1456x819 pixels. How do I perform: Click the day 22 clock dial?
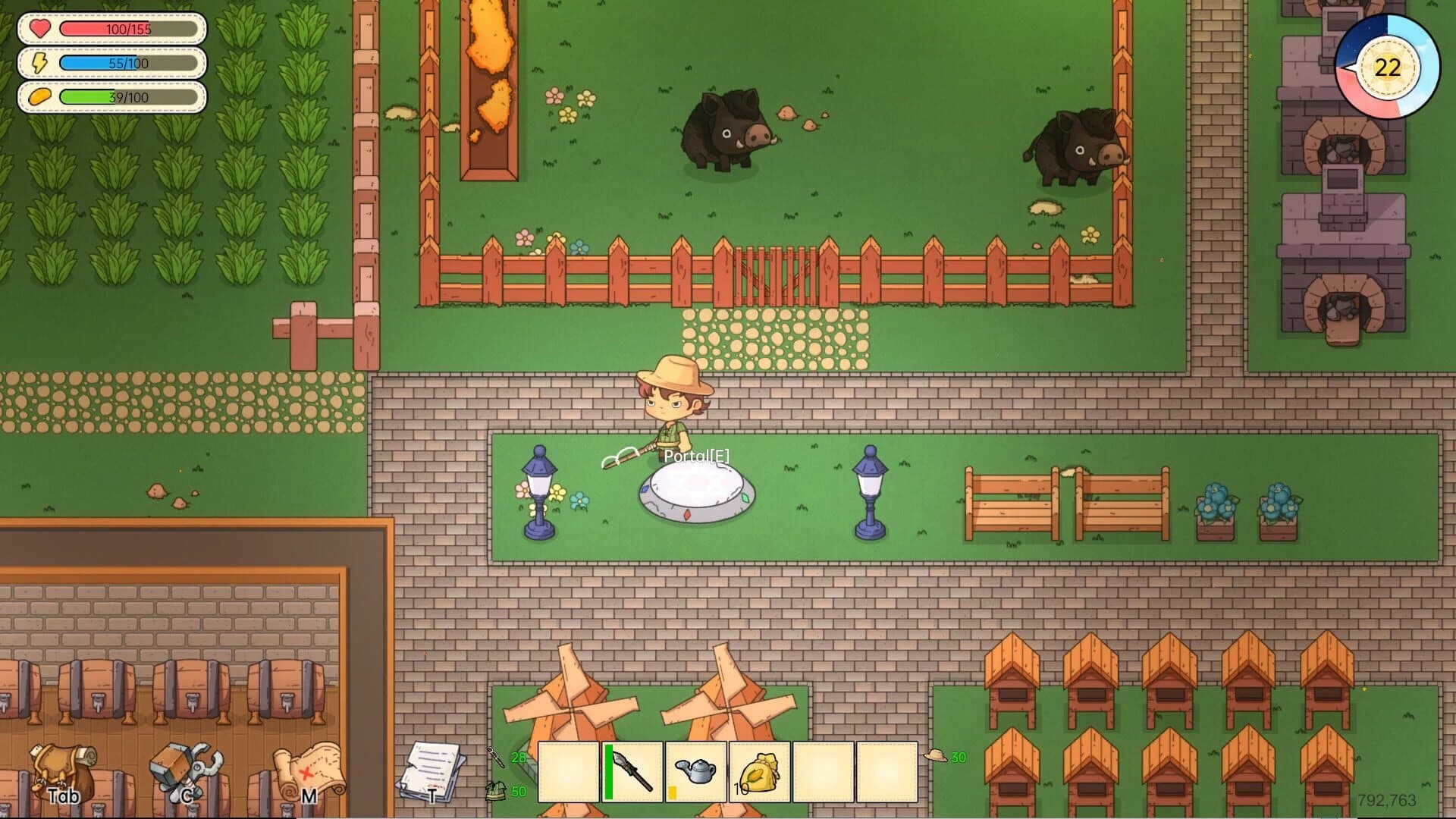pyautogui.click(x=1388, y=68)
